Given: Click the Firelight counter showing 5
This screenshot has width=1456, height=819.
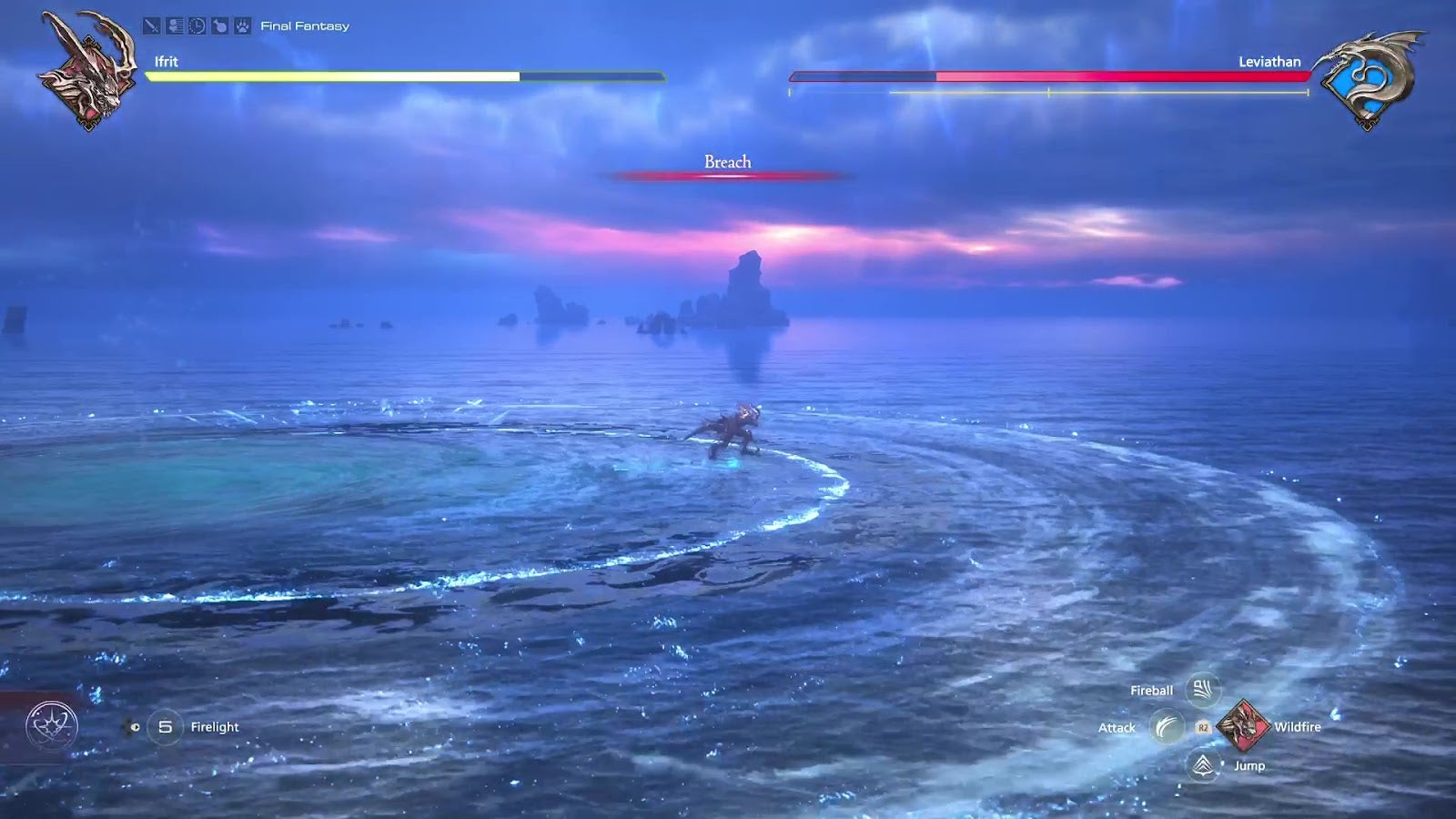Looking at the screenshot, I should [x=167, y=727].
